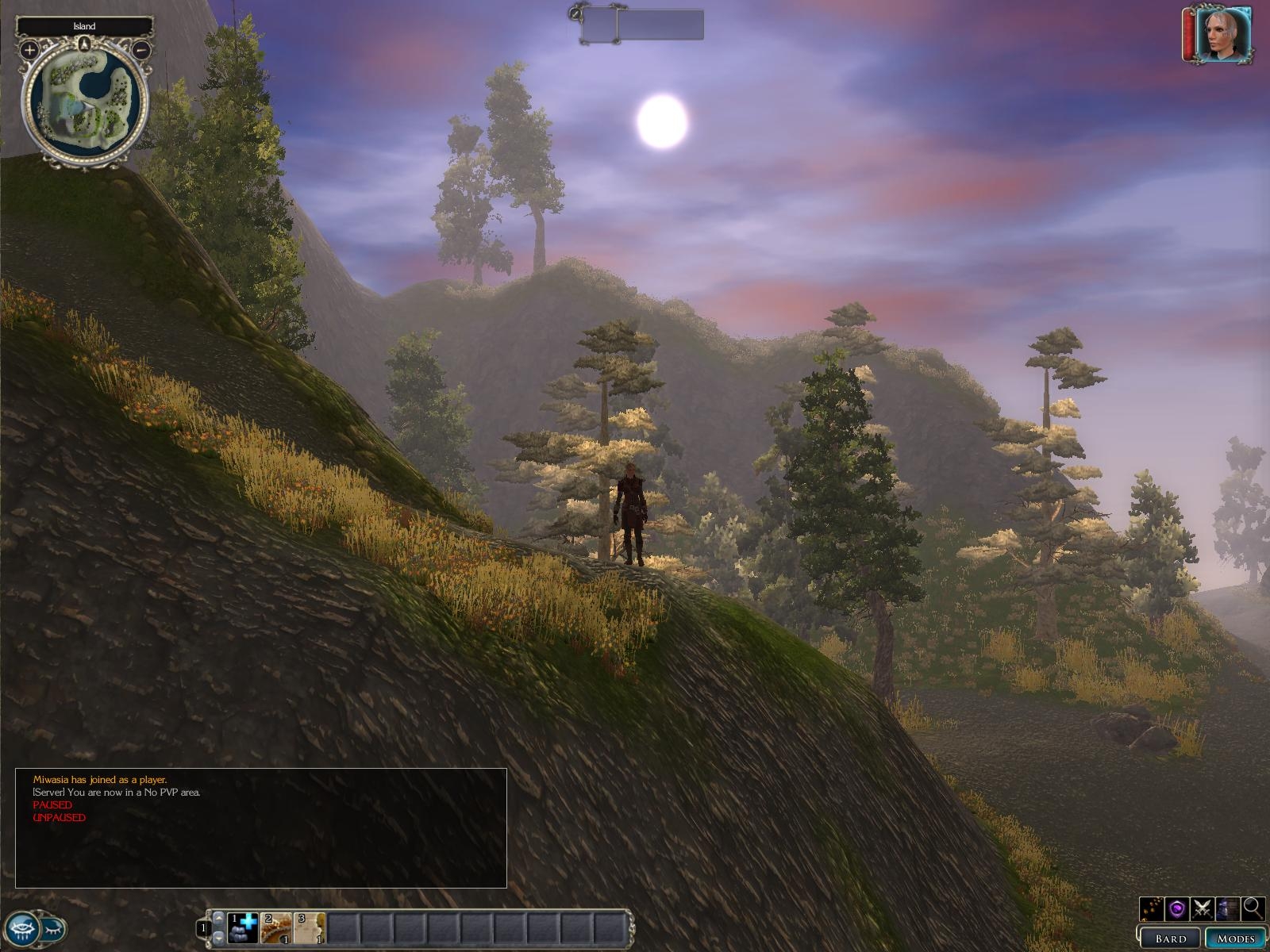The width and height of the screenshot is (1270, 952).
Task: Use the item in hotbar slot 2
Action: (x=276, y=927)
